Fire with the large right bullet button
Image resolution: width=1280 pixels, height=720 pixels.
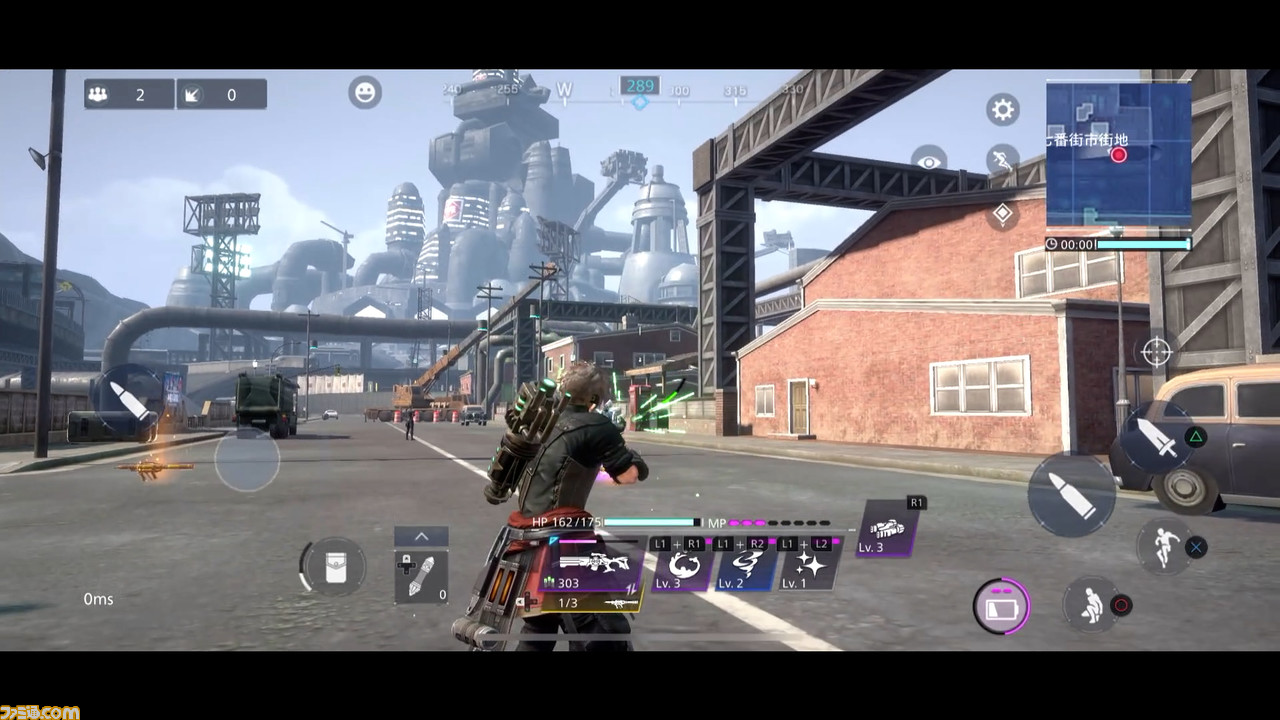tap(1072, 495)
